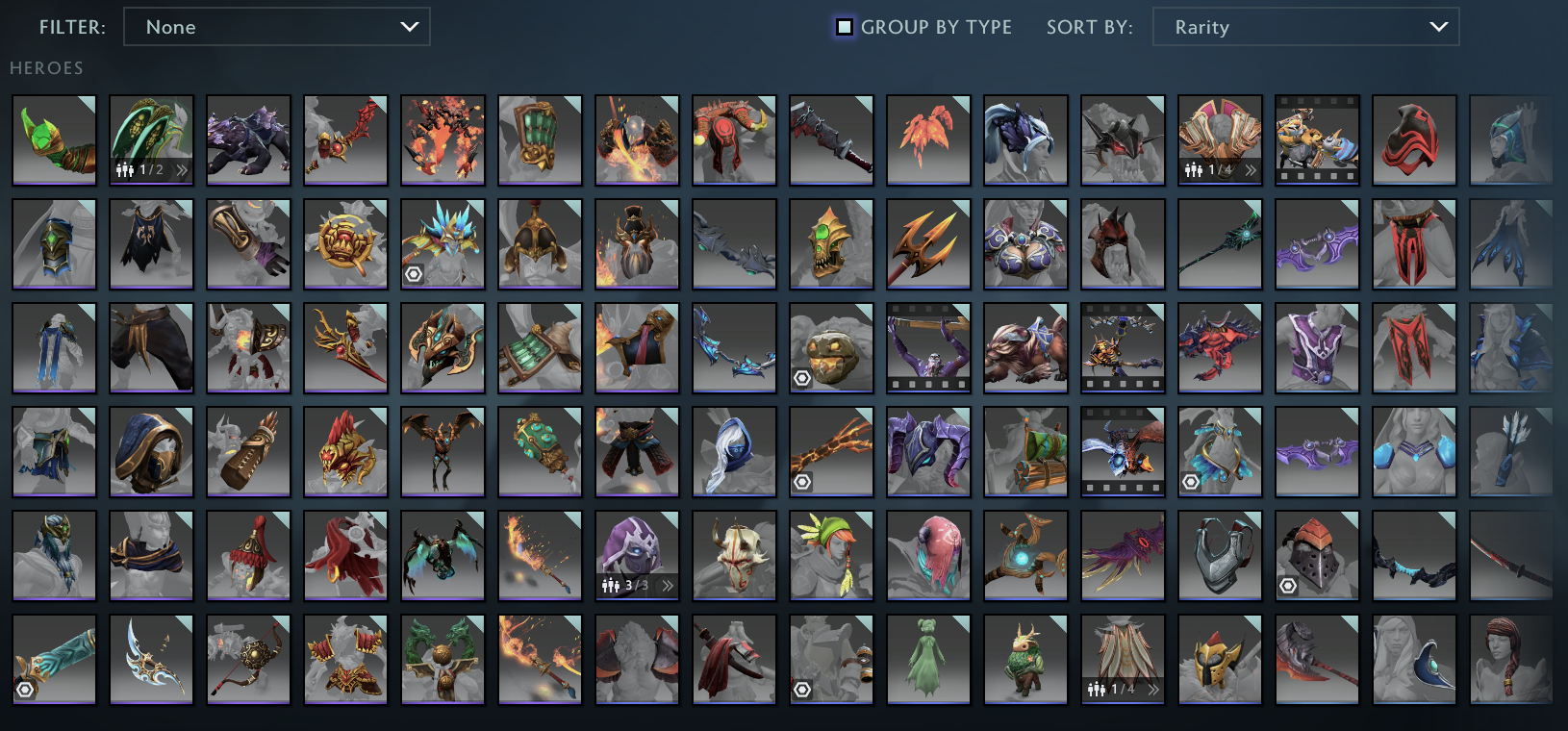Screen dimensions: 1568x731
Task: Click the socket icon on the silver faceplate helmet
Action: click(x=1287, y=585)
